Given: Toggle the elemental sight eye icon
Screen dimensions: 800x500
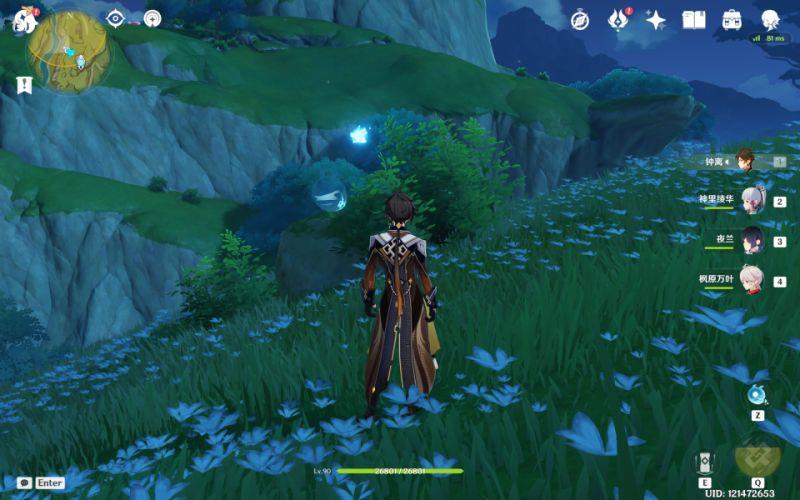Looking at the screenshot, I should 115,18.
